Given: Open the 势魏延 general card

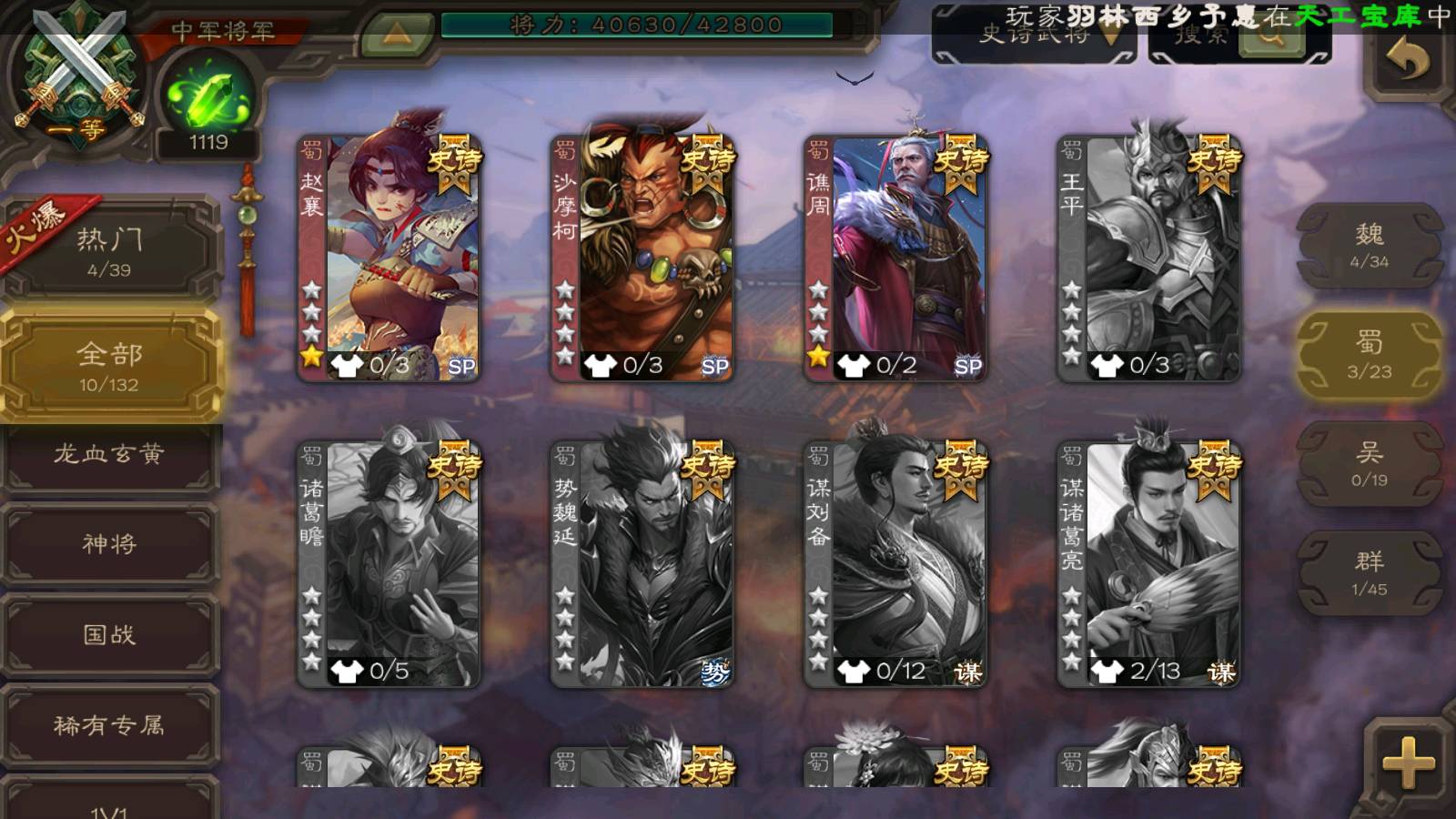Looking at the screenshot, I should point(643,564).
